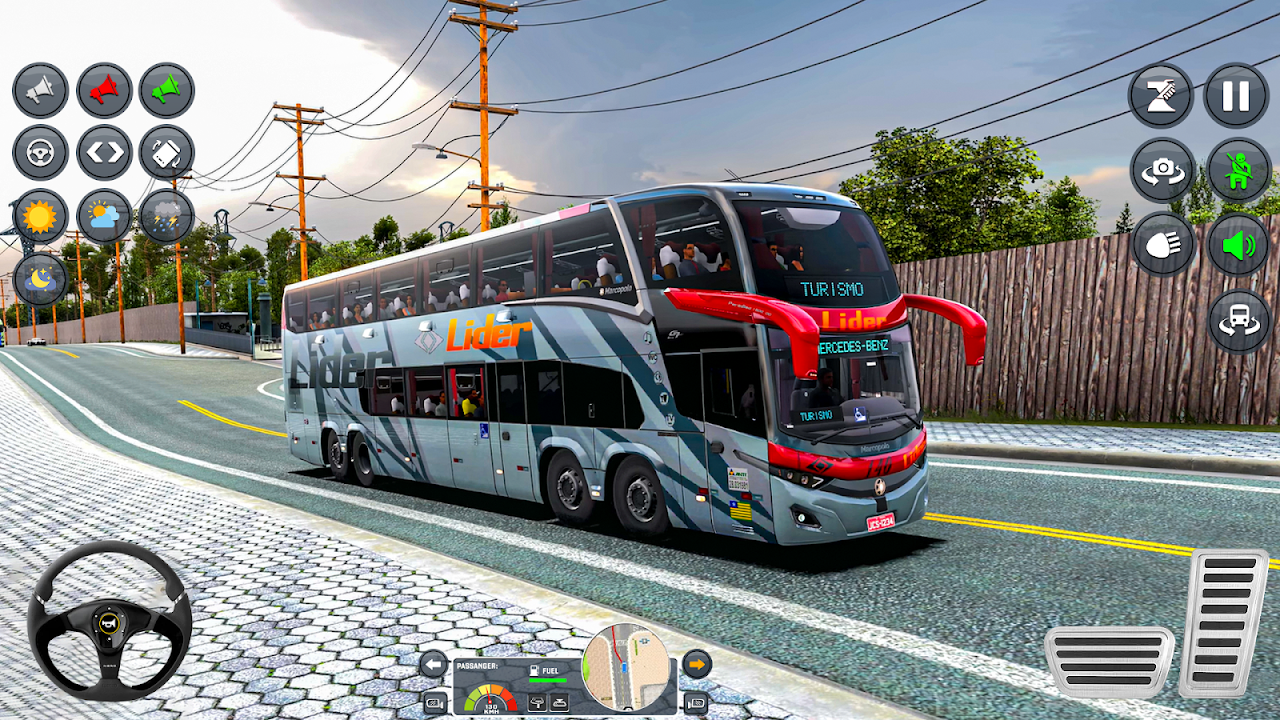Activate the green megaphone horn
The width and height of the screenshot is (1280, 720).
[x=166, y=91]
